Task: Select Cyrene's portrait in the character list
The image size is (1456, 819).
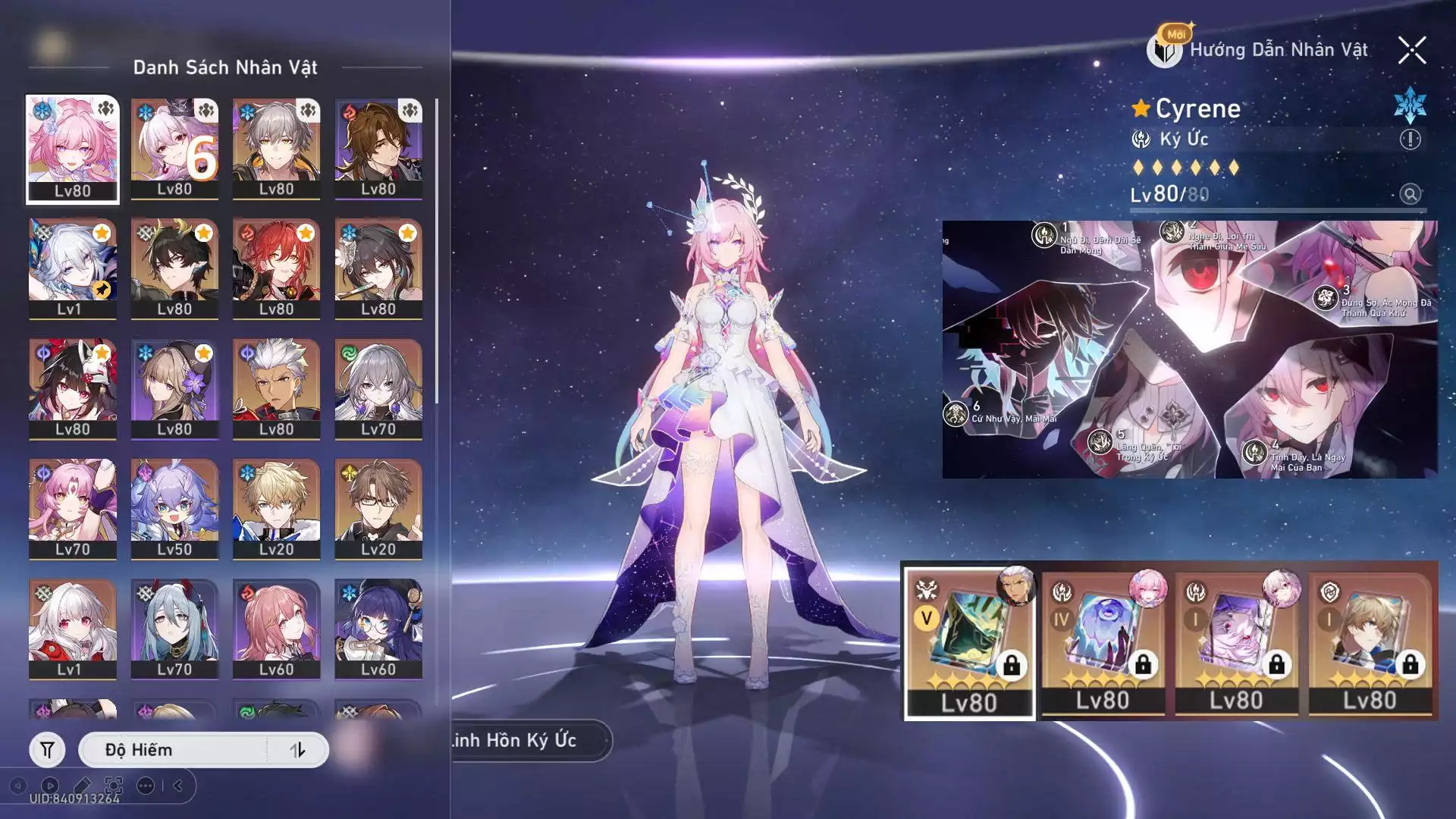Action: click(x=73, y=149)
